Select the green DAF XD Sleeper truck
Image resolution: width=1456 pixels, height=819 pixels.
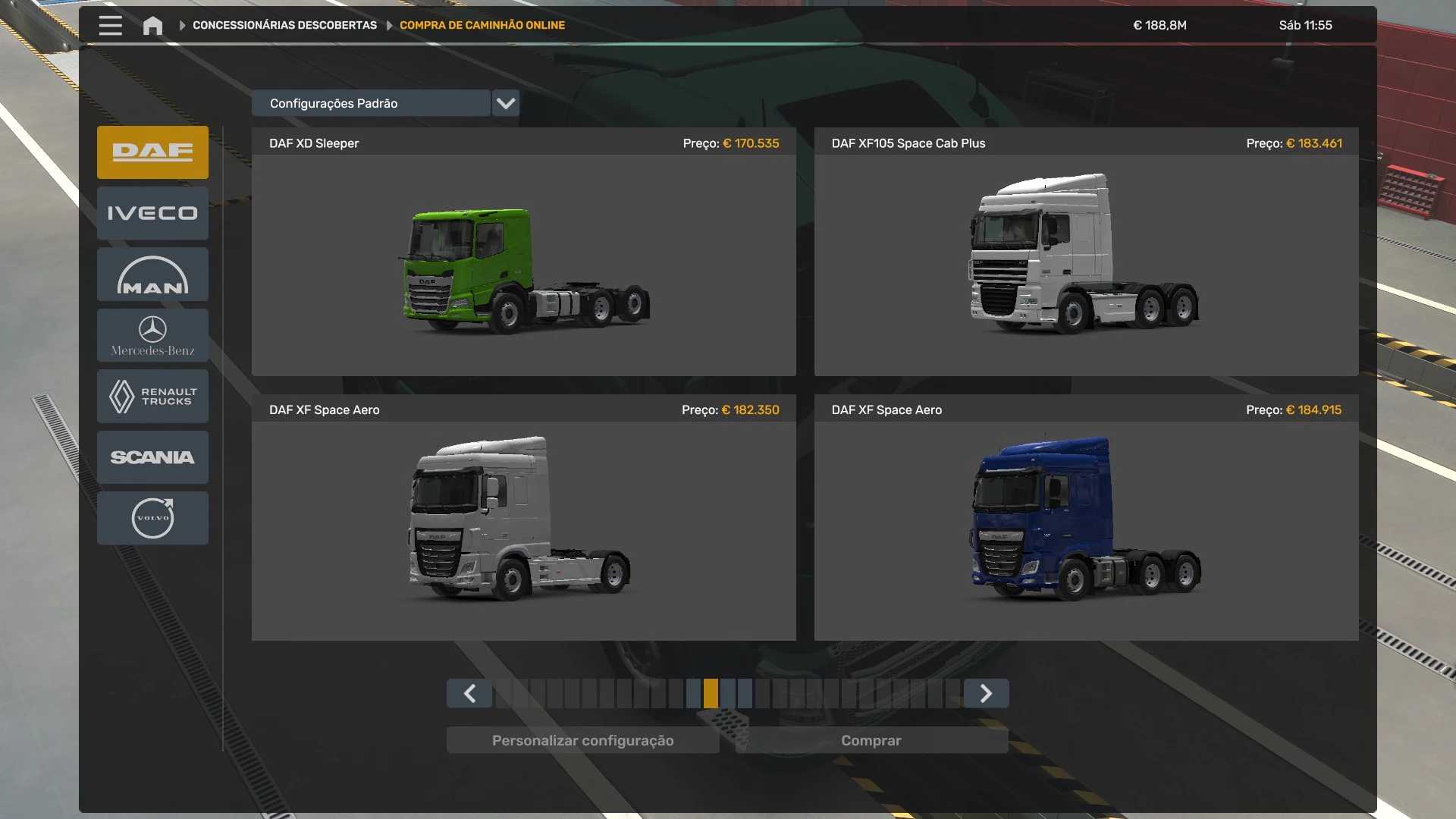click(523, 265)
